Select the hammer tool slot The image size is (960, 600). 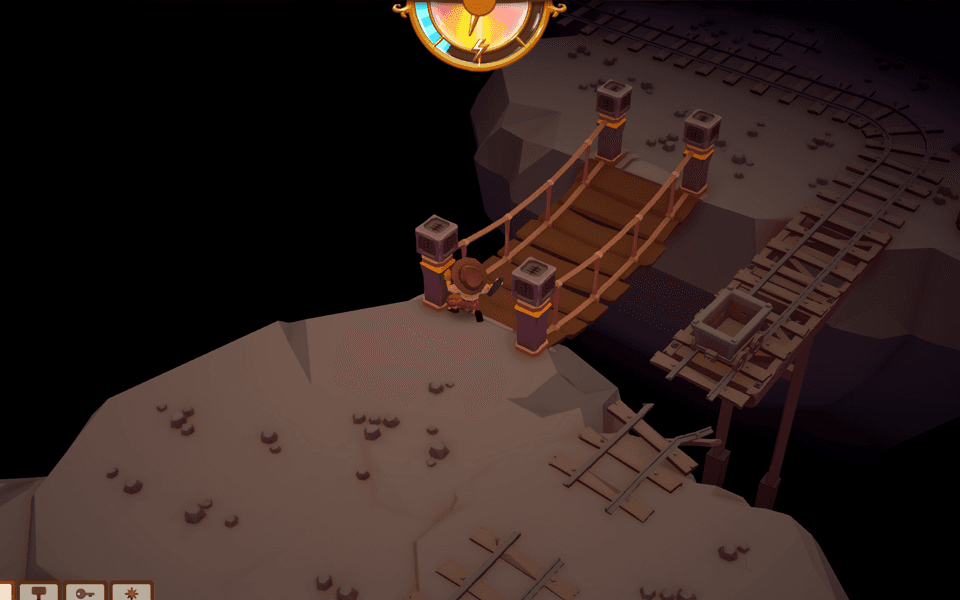point(40,592)
